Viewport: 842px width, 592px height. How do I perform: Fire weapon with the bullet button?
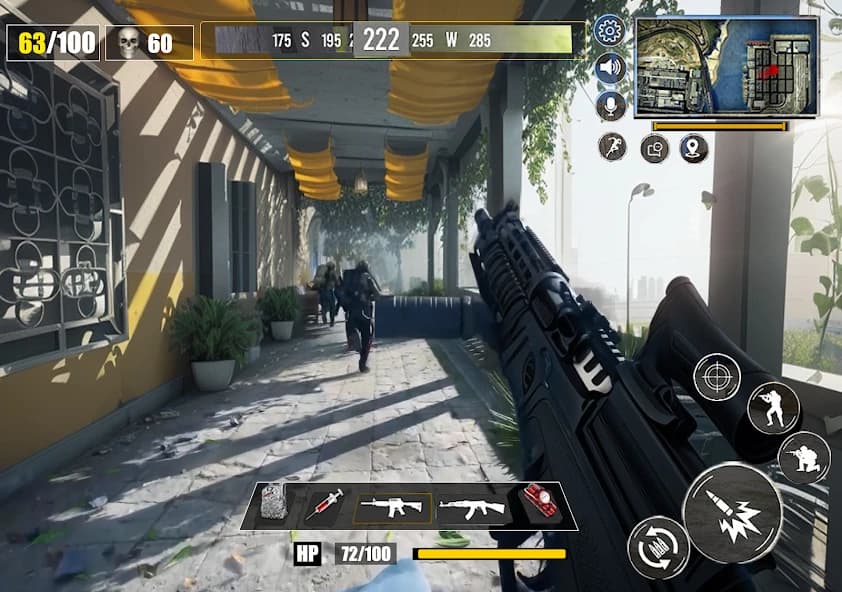[732, 512]
